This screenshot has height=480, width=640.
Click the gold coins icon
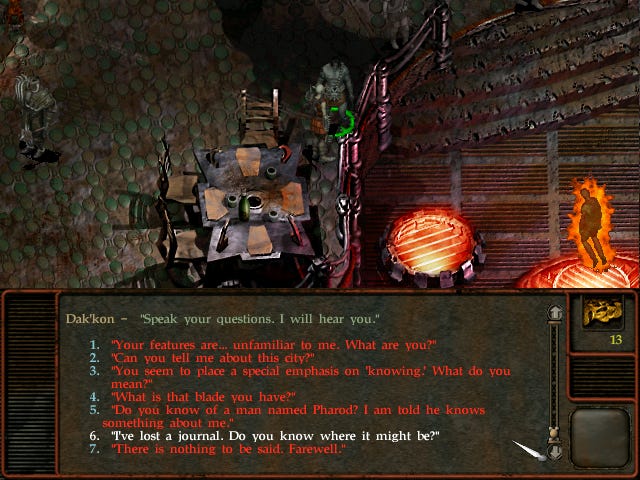tap(603, 312)
